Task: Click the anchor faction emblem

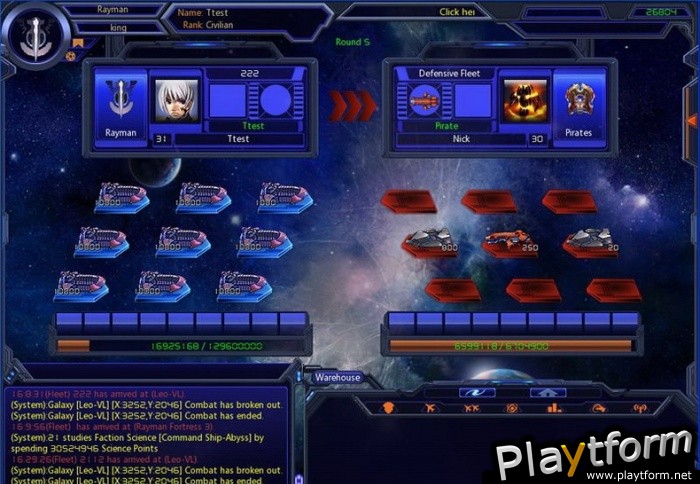Action: [36, 39]
